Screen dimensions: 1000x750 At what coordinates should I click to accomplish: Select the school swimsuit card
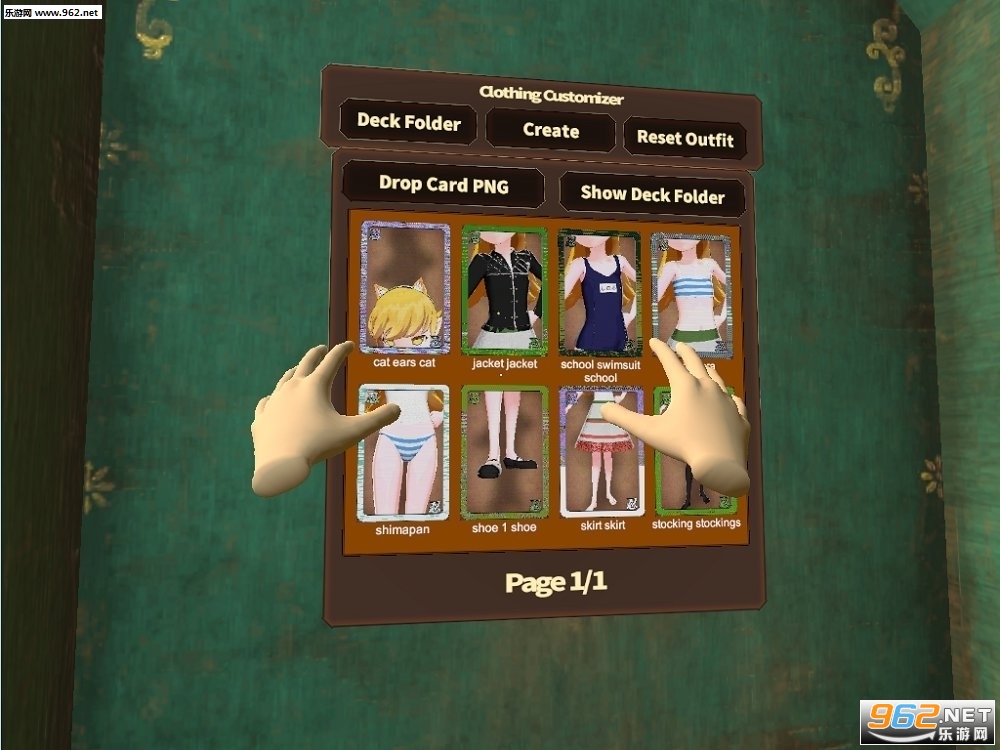[599, 292]
